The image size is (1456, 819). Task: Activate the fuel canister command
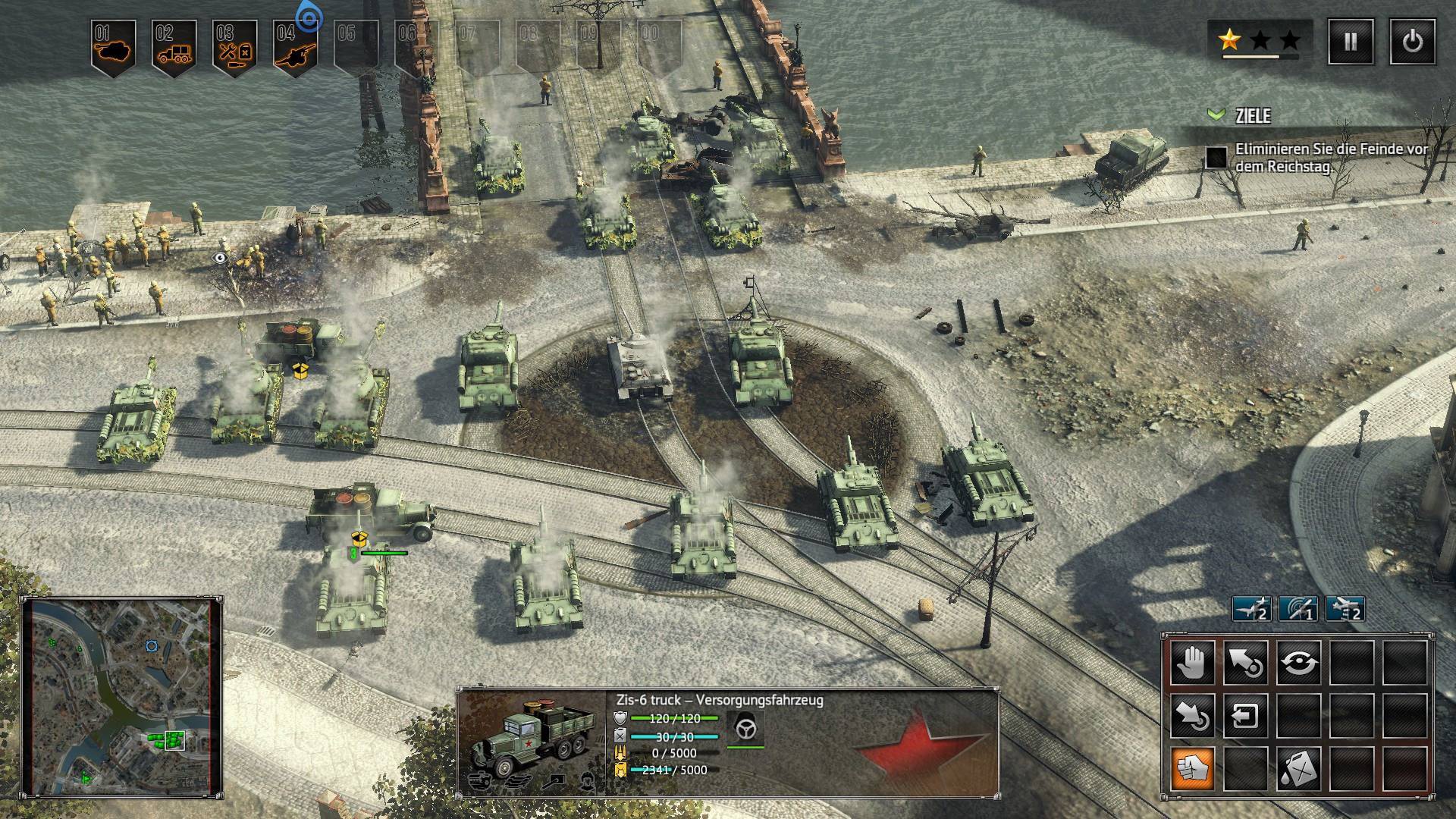pyautogui.click(x=1299, y=768)
